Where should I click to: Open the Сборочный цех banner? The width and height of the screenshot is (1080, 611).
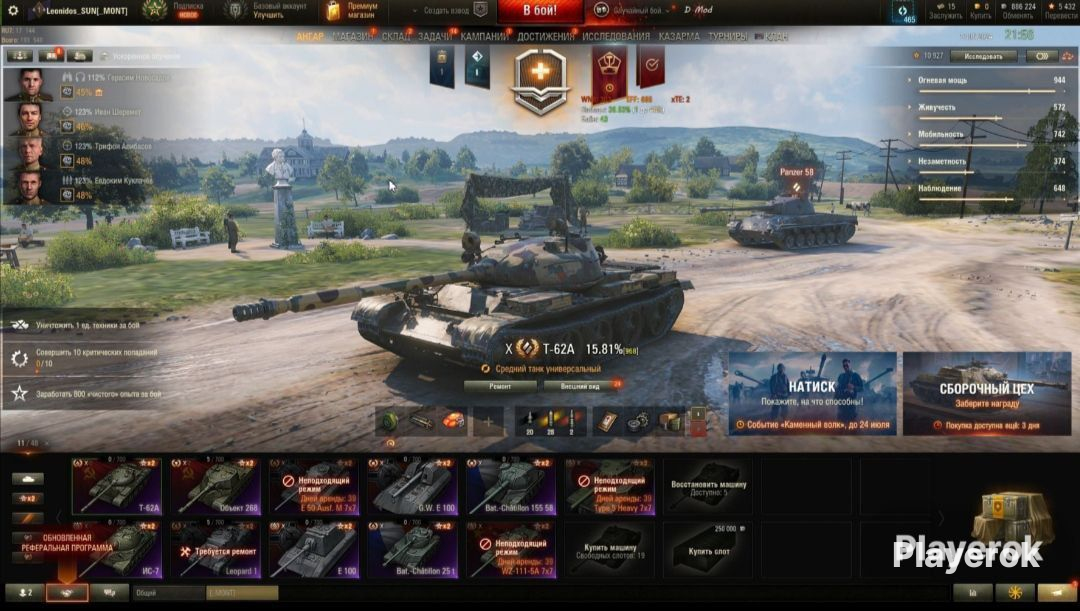click(x=986, y=393)
